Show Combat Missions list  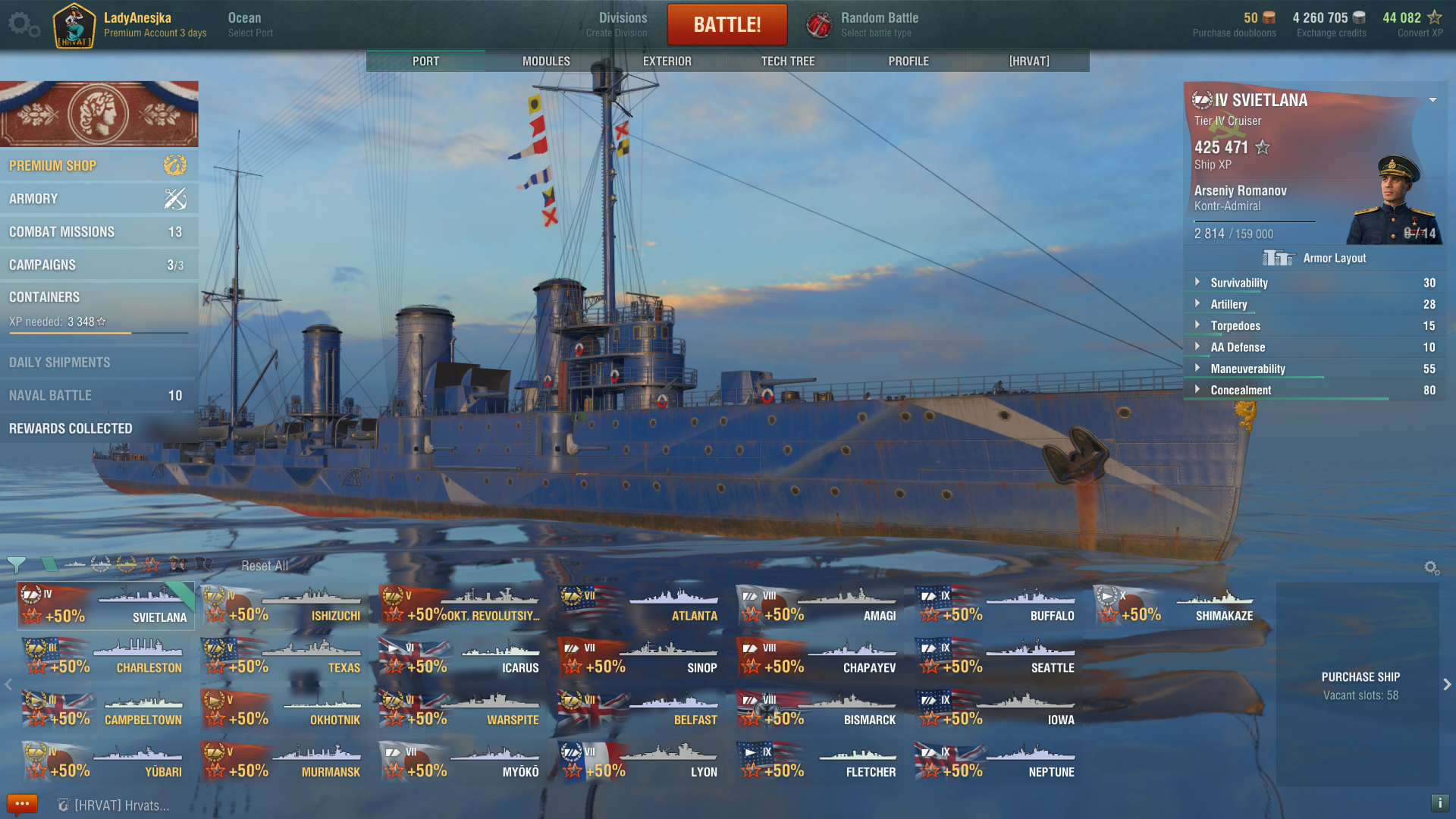pos(99,232)
